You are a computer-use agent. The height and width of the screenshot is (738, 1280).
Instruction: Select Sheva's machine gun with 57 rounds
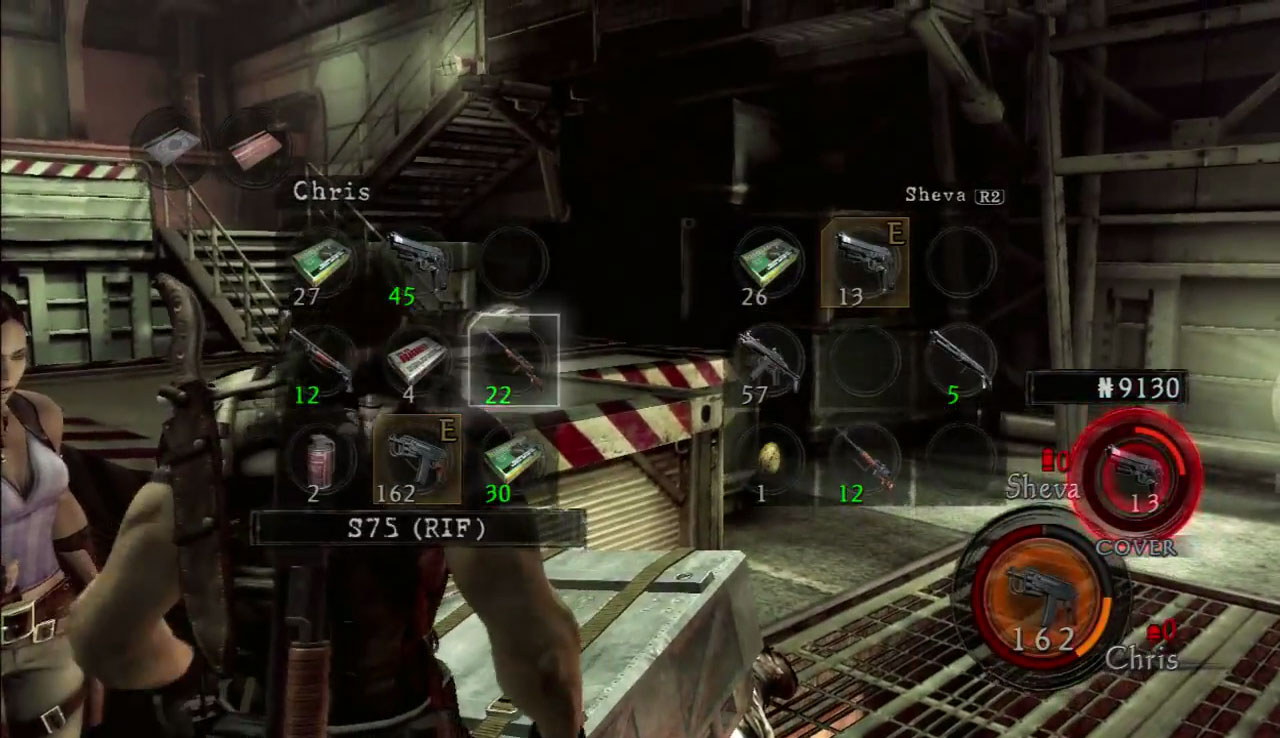tap(768, 359)
